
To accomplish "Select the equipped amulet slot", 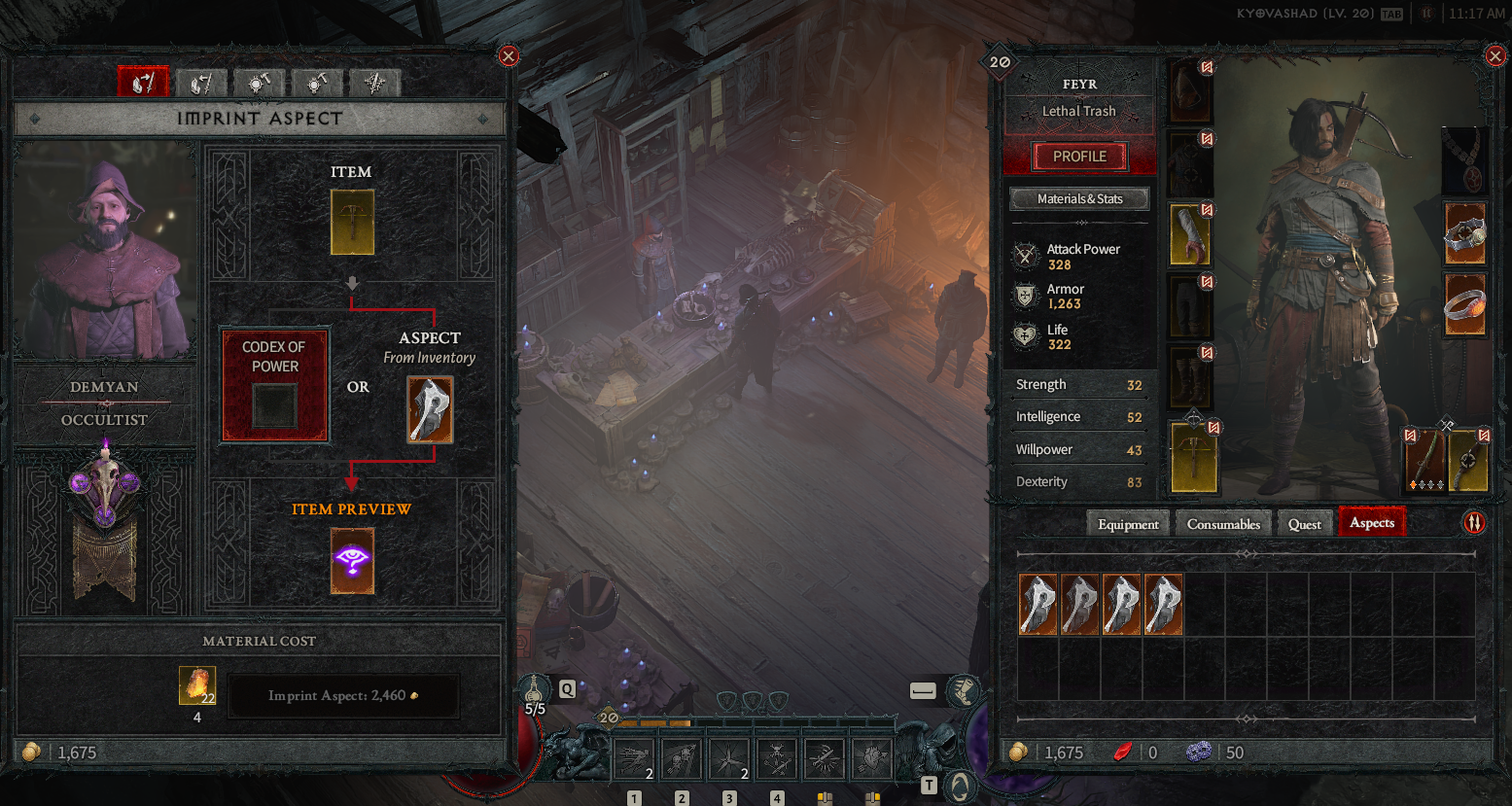I will coord(1464,160).
